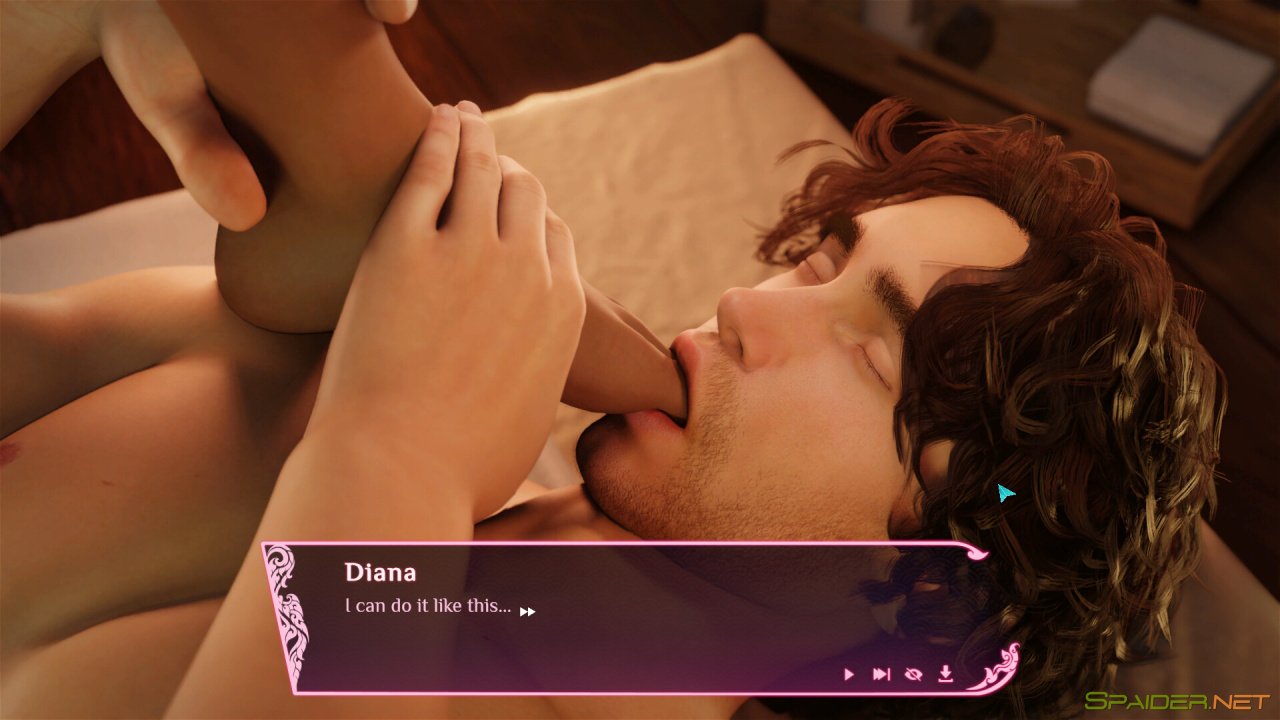
Task: Click the dialogue line 'I can do it like this...'
Action: (428, 606)
